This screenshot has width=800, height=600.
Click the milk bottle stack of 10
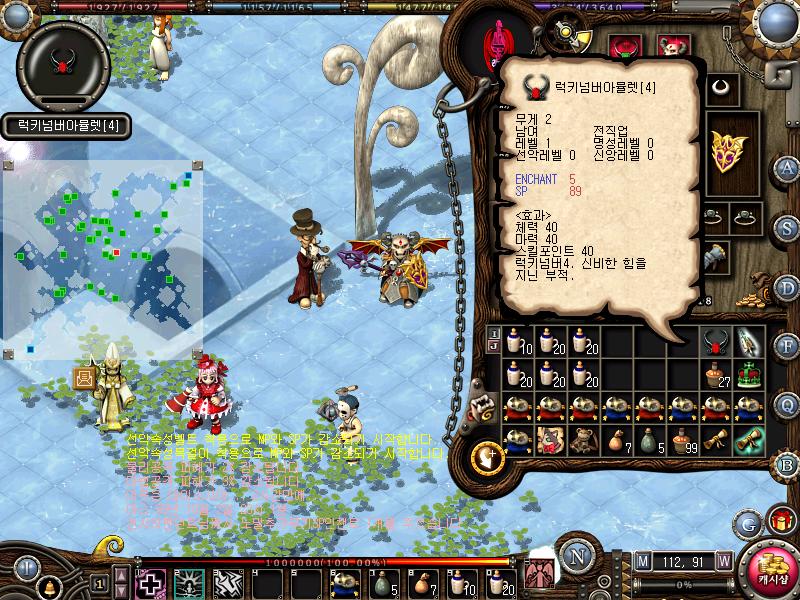coord(515,342)
